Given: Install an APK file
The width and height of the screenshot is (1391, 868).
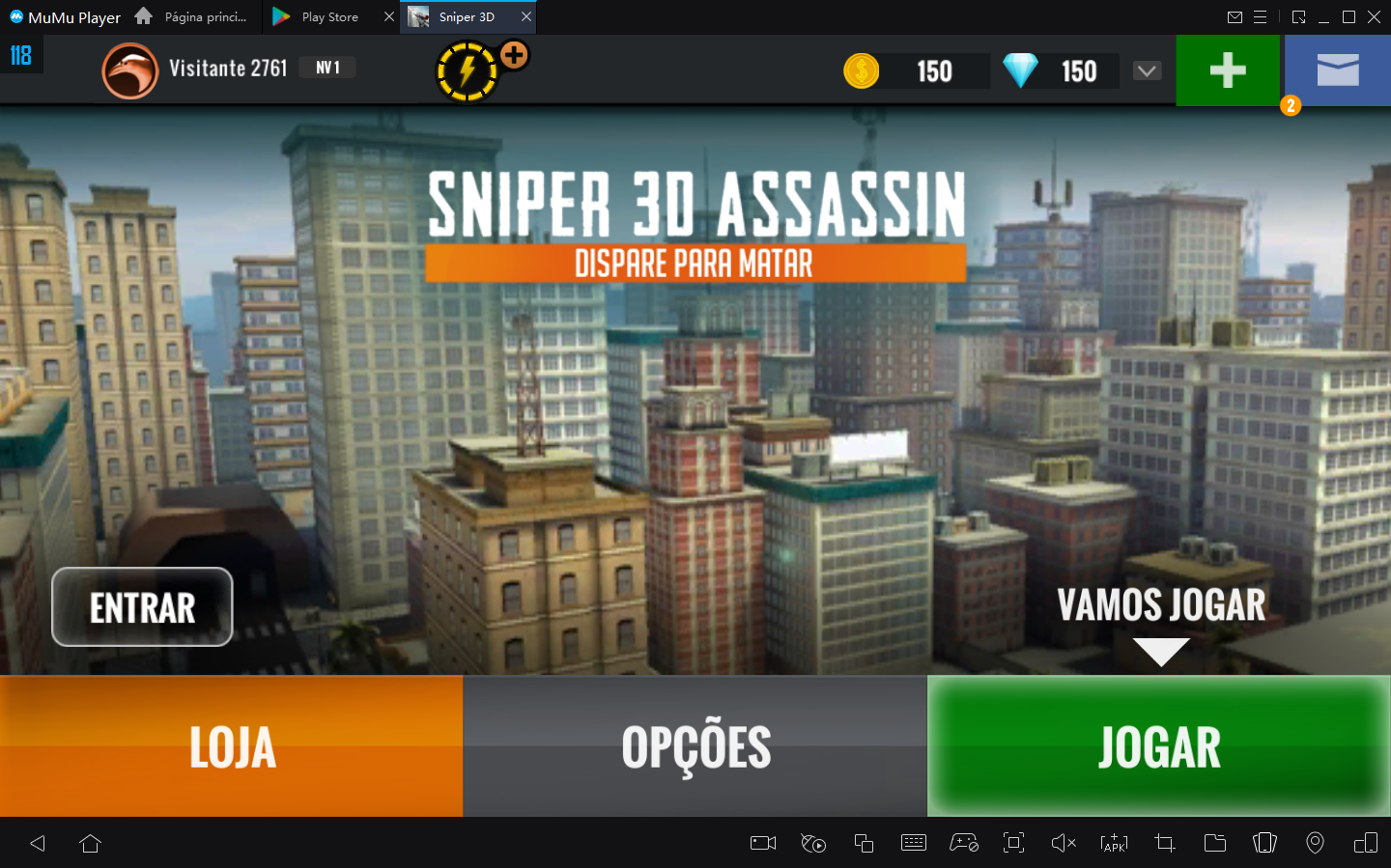Looking at the screenshot, I should [1114, 843].
